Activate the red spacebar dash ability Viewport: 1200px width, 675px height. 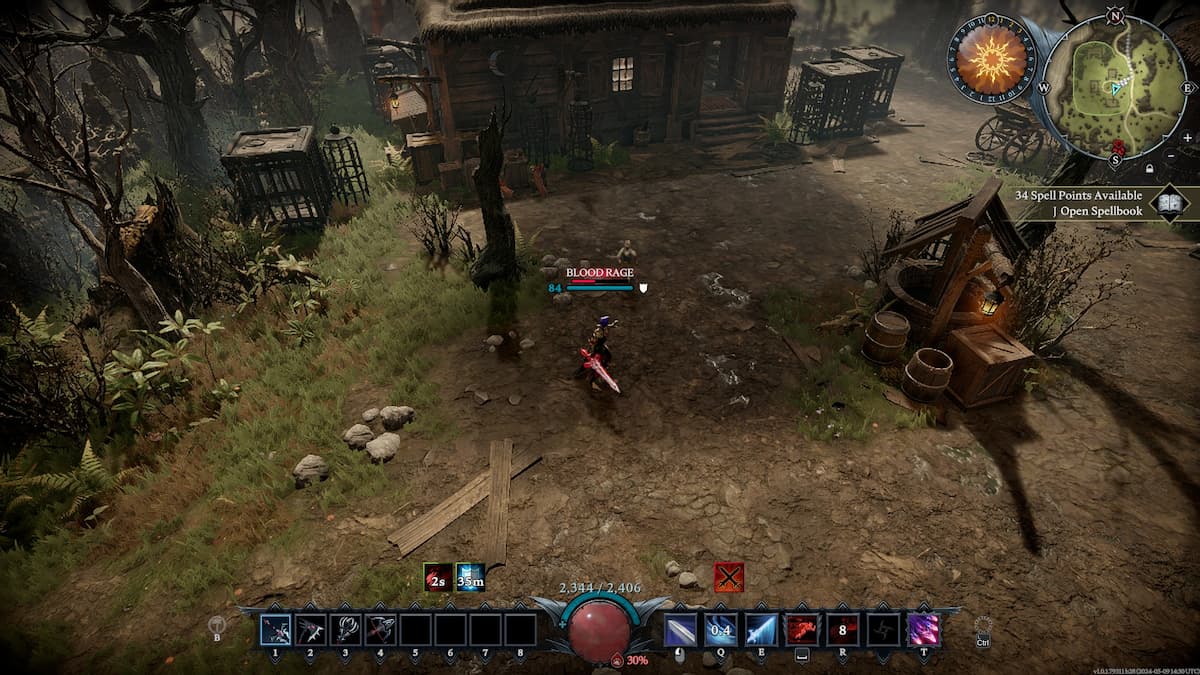tap(802, 630)
